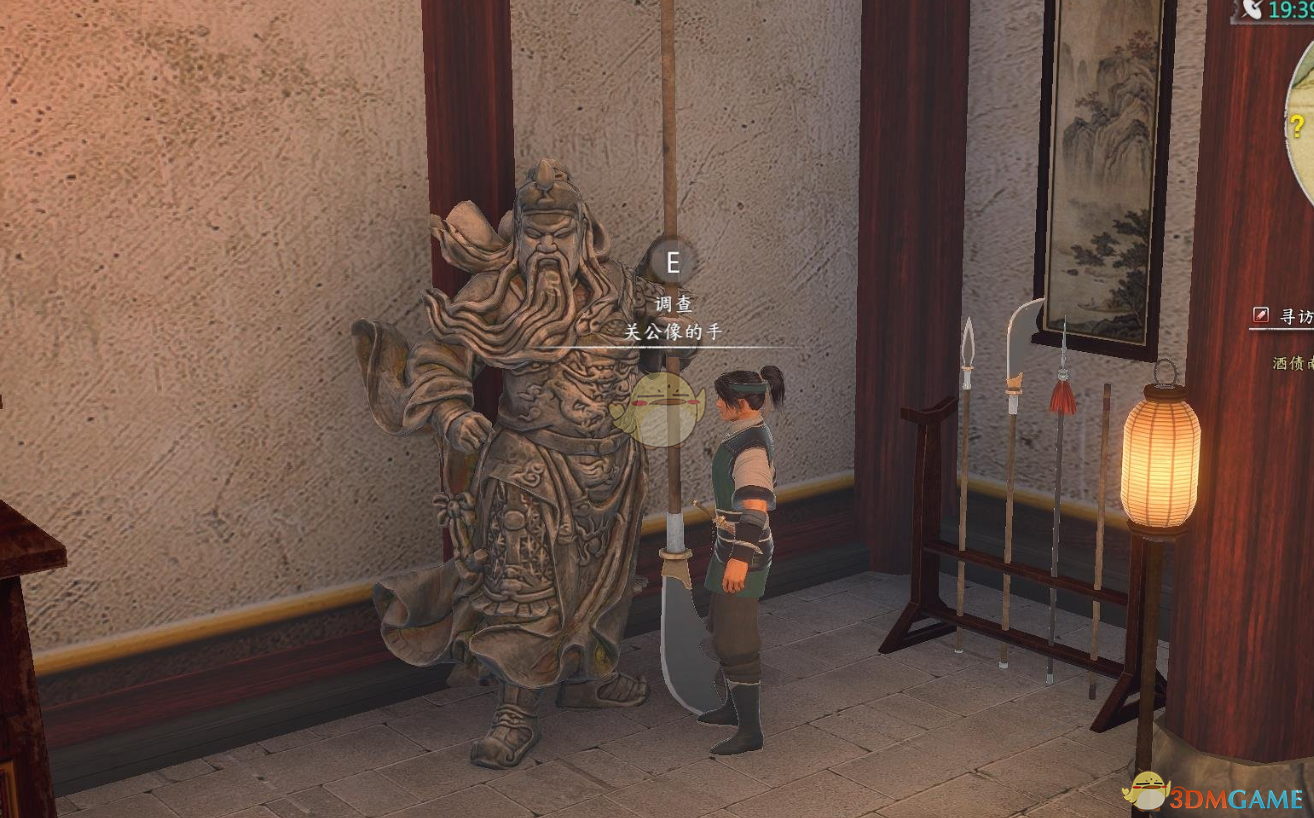The image size is (1314, 818).
Task: Click the 酒债 quest objective text
Action: tap(1292, 363)
